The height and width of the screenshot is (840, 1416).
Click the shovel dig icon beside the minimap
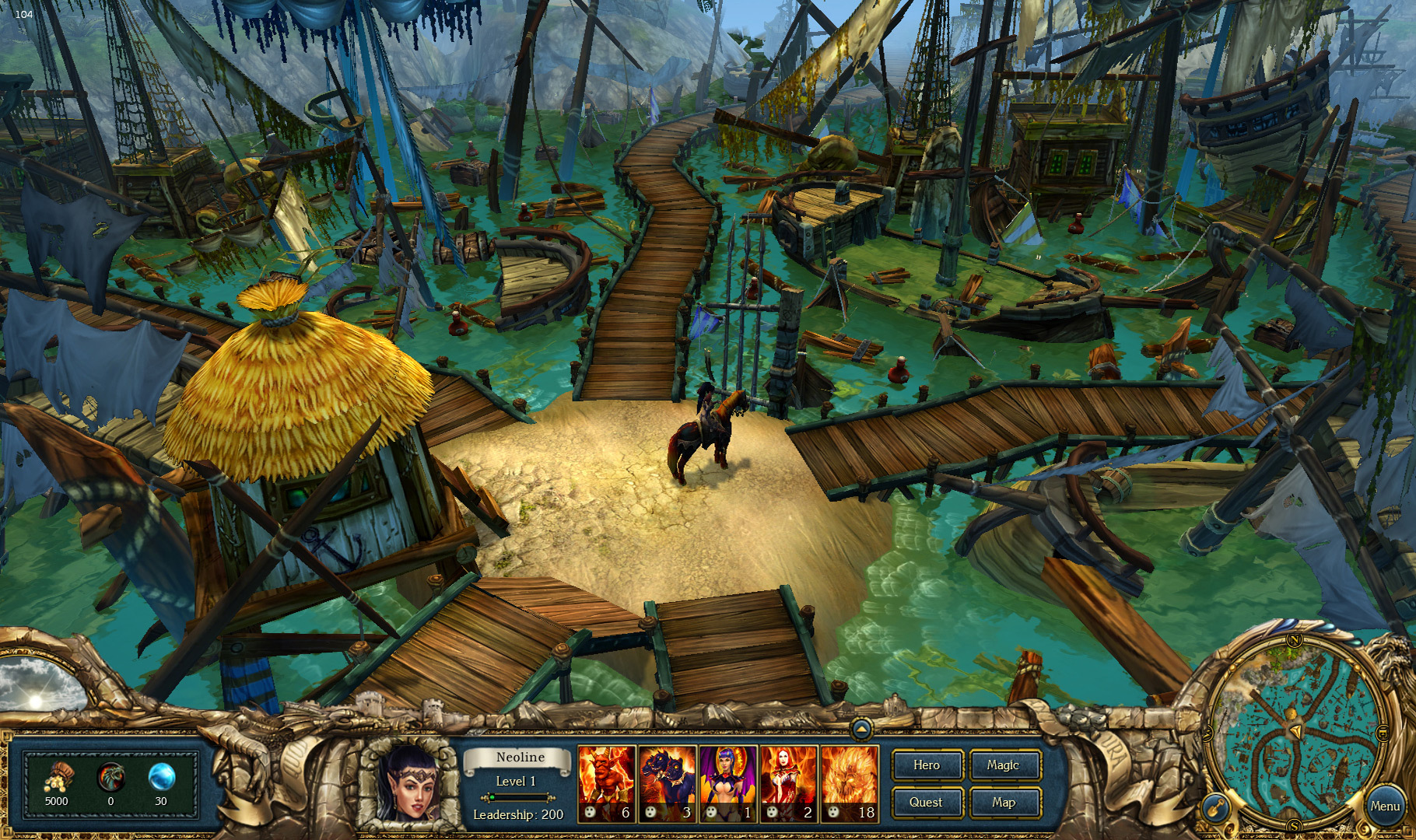(x=1214, y=807)
